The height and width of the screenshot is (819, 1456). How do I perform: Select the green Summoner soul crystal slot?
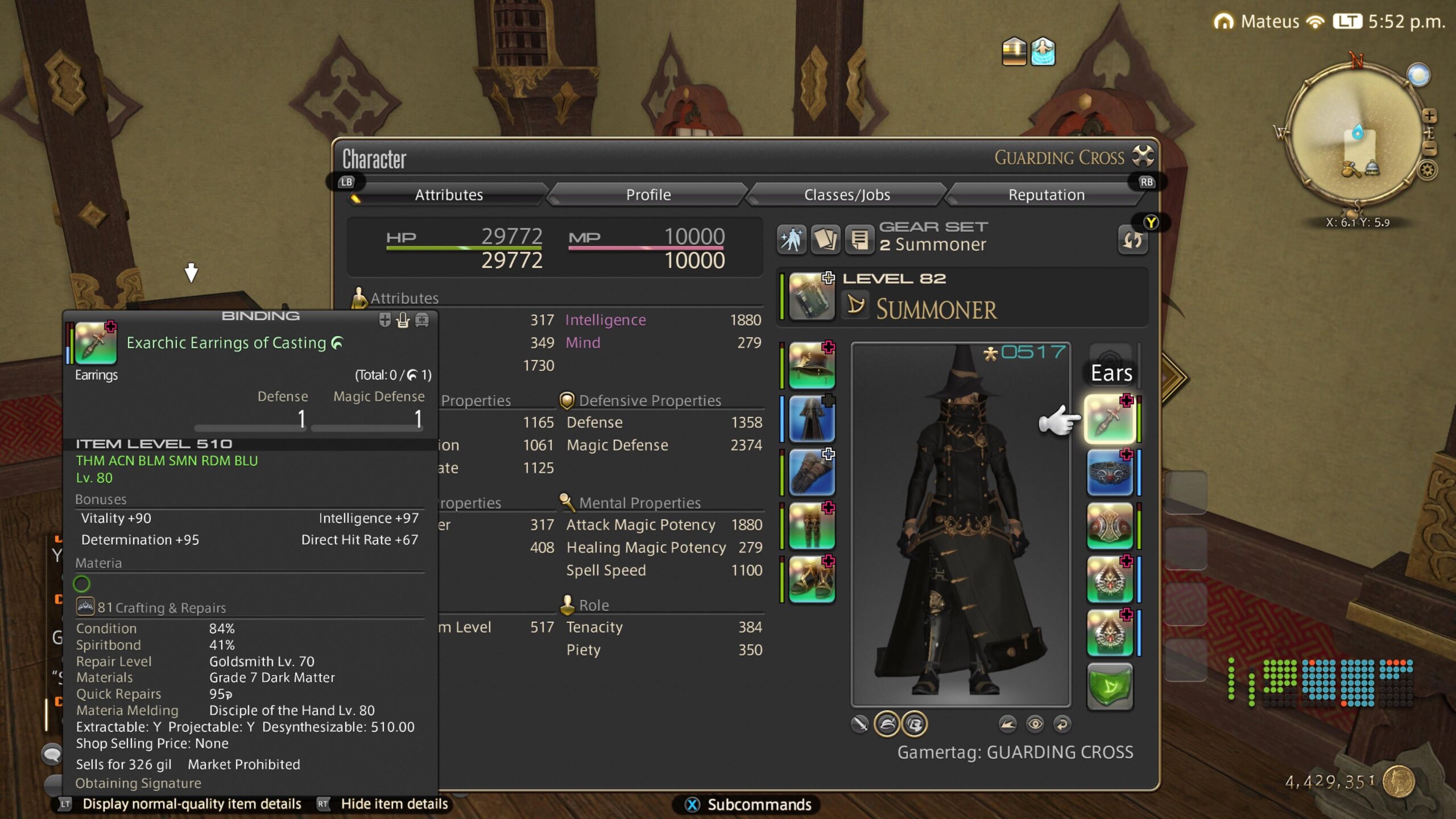tap(1110, 686)
